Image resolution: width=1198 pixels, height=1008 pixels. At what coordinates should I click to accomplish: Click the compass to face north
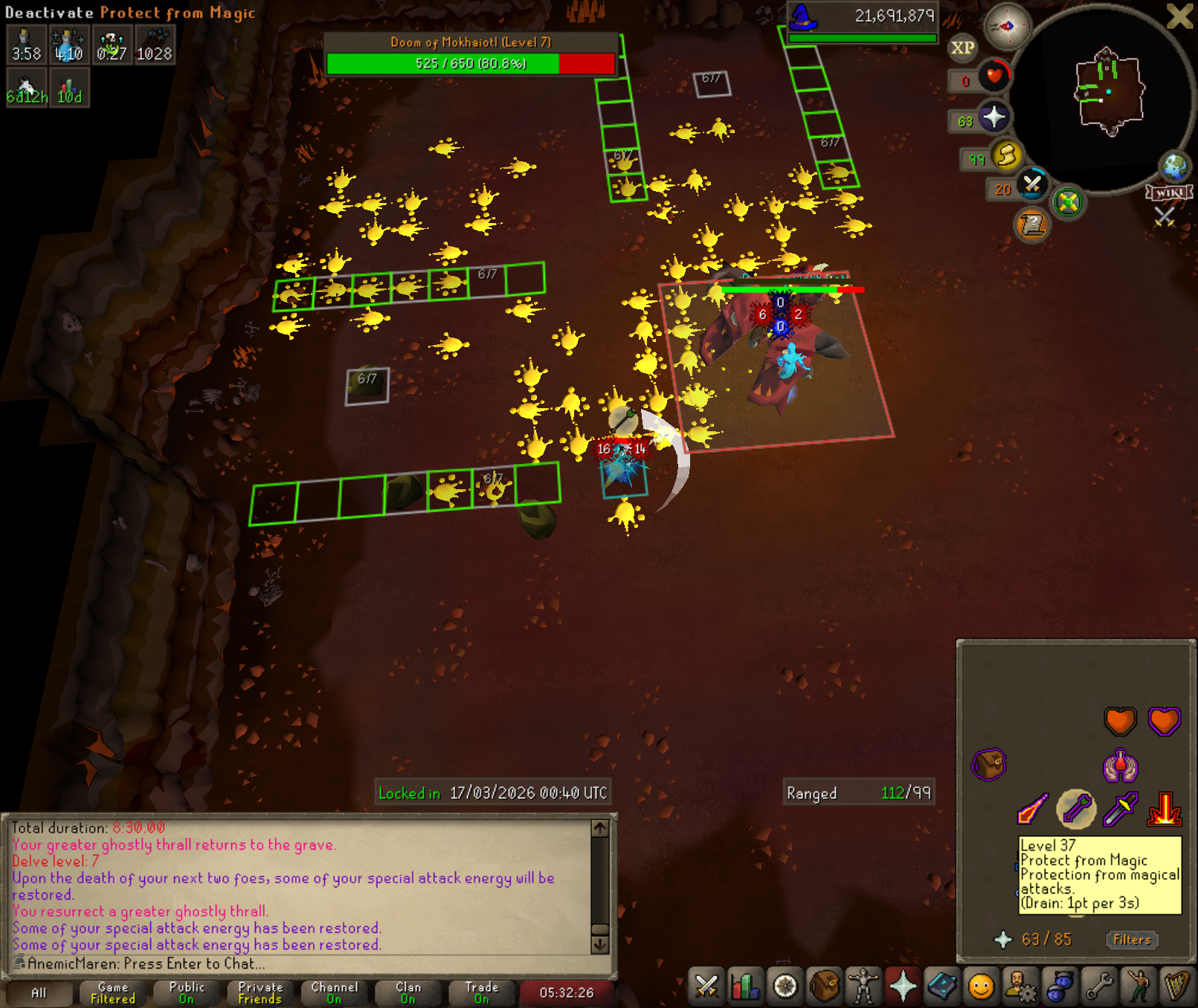(x=1006, y=27)
